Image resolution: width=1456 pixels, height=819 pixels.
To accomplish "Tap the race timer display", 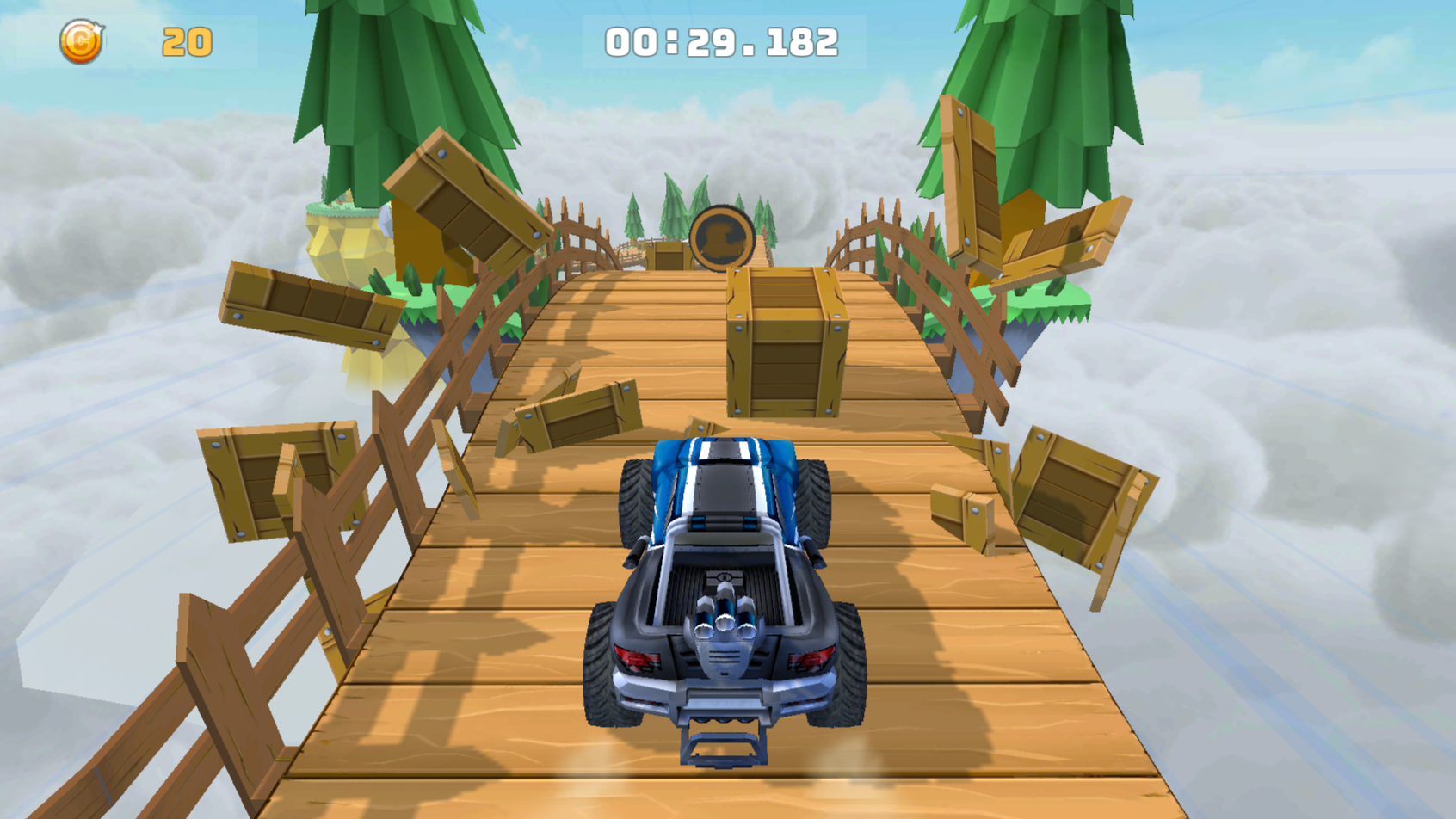I will click(x=721, y=38).
